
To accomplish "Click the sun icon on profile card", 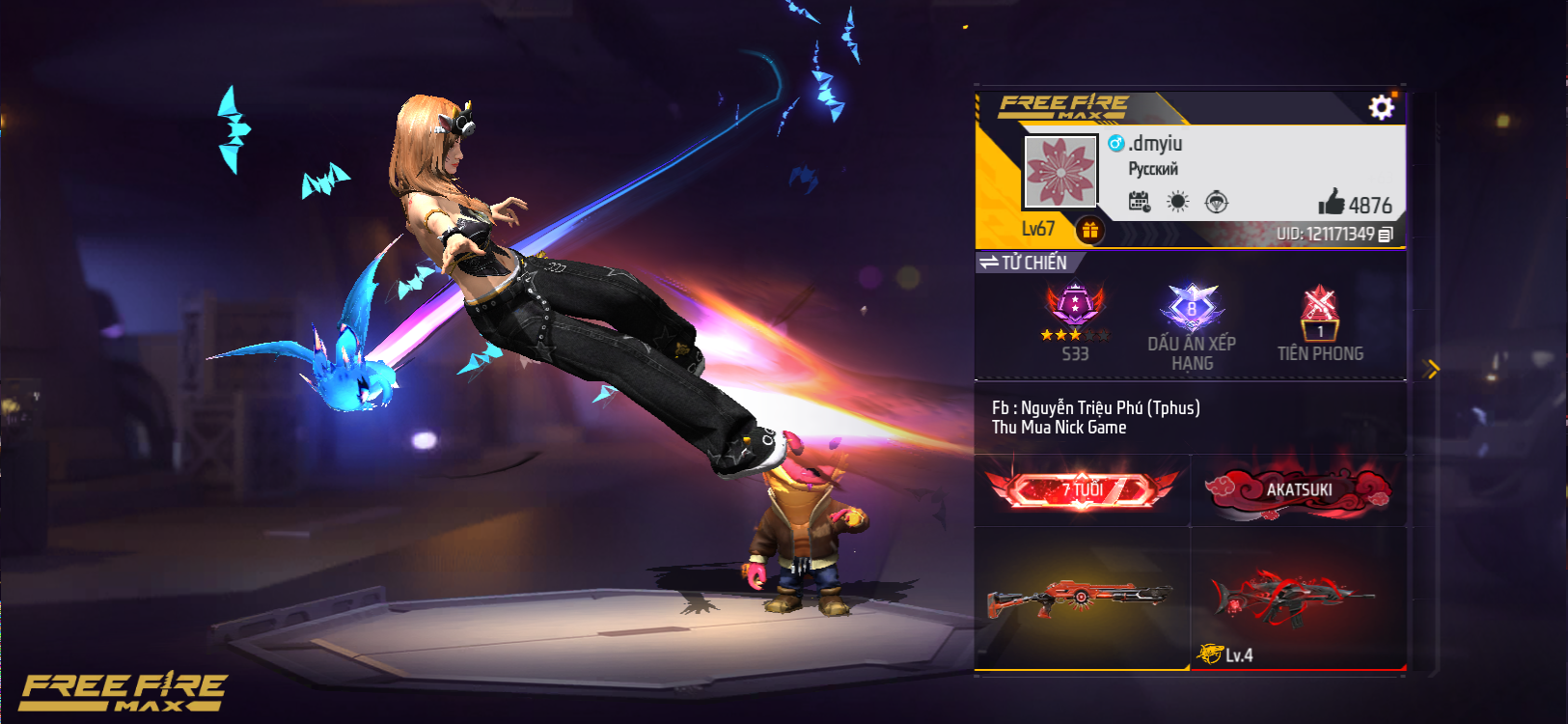I will point(1177,202).
